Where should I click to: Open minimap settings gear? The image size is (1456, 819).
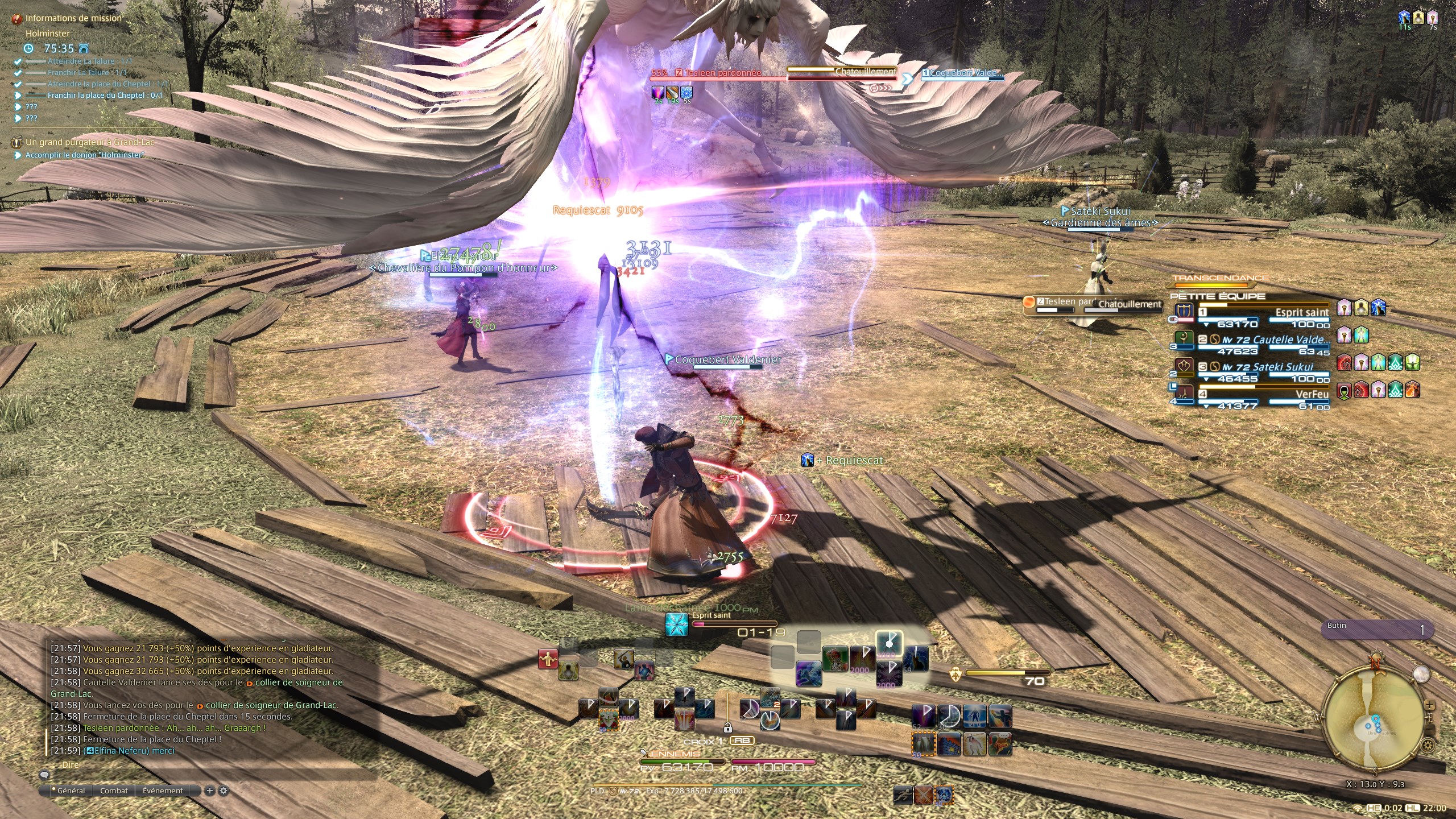coord(1427,744)
